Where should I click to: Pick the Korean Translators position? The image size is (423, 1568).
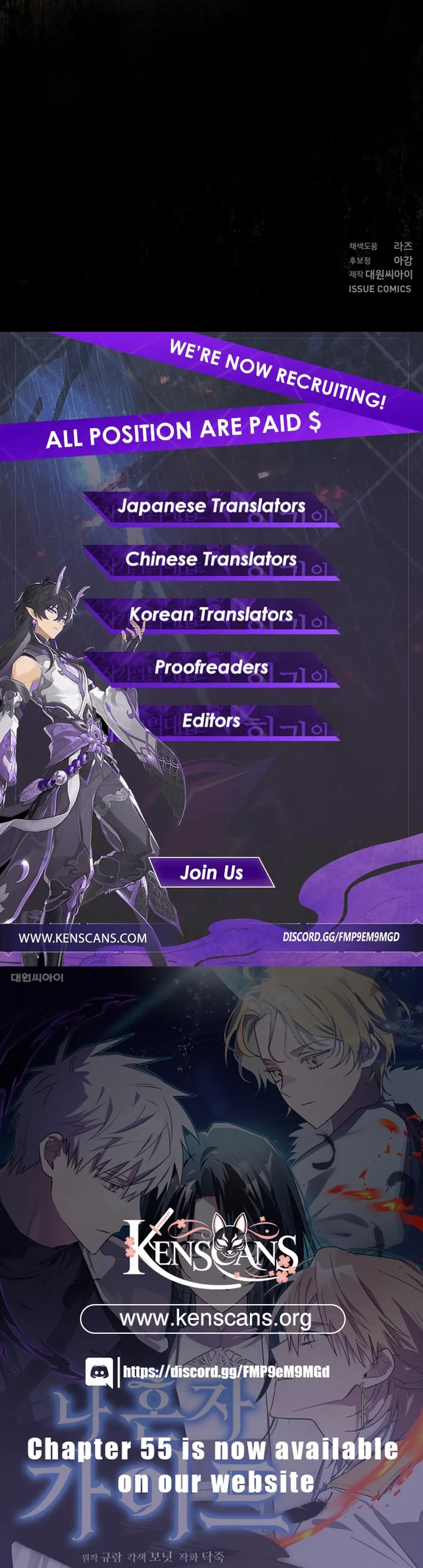[211, 613]
